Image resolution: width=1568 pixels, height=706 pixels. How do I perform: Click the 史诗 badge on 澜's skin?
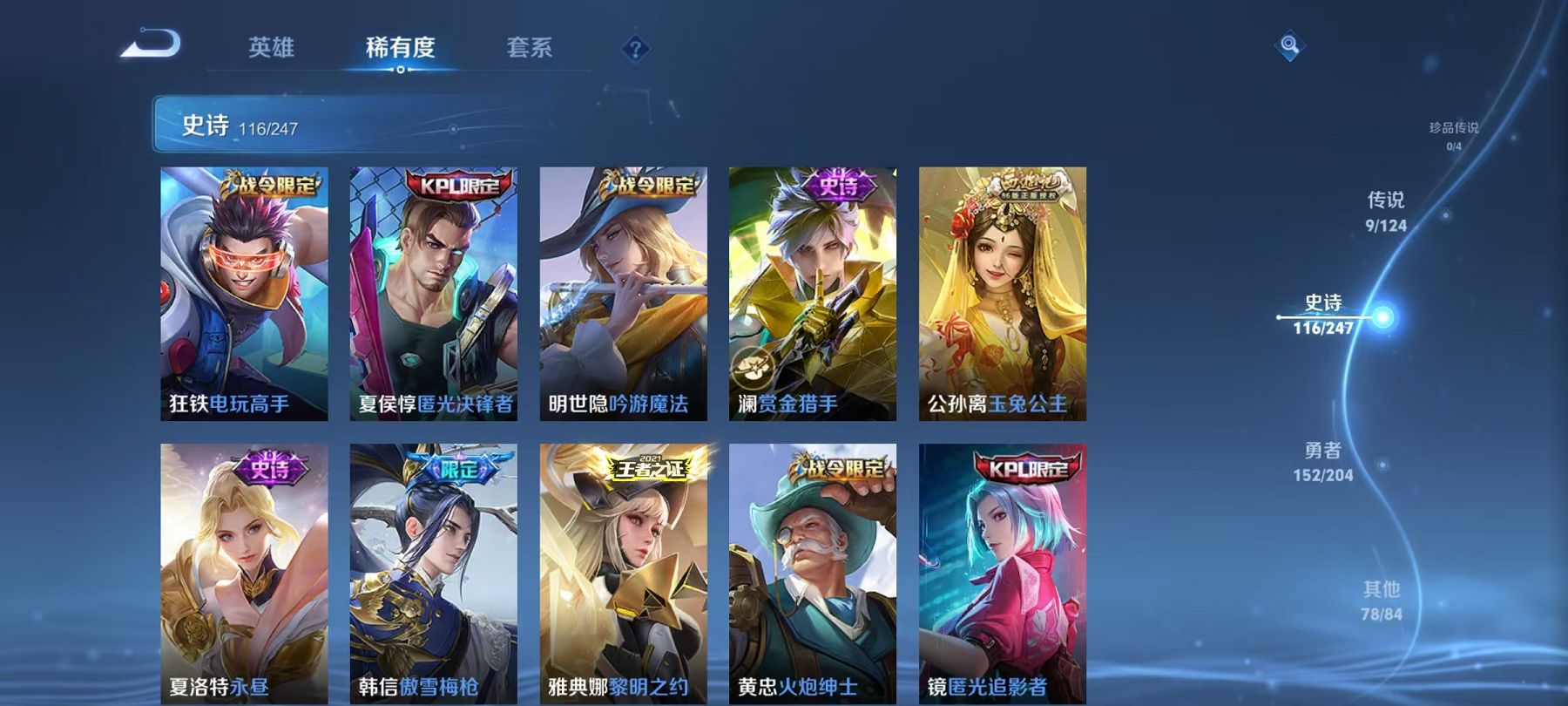click(837, 184)
